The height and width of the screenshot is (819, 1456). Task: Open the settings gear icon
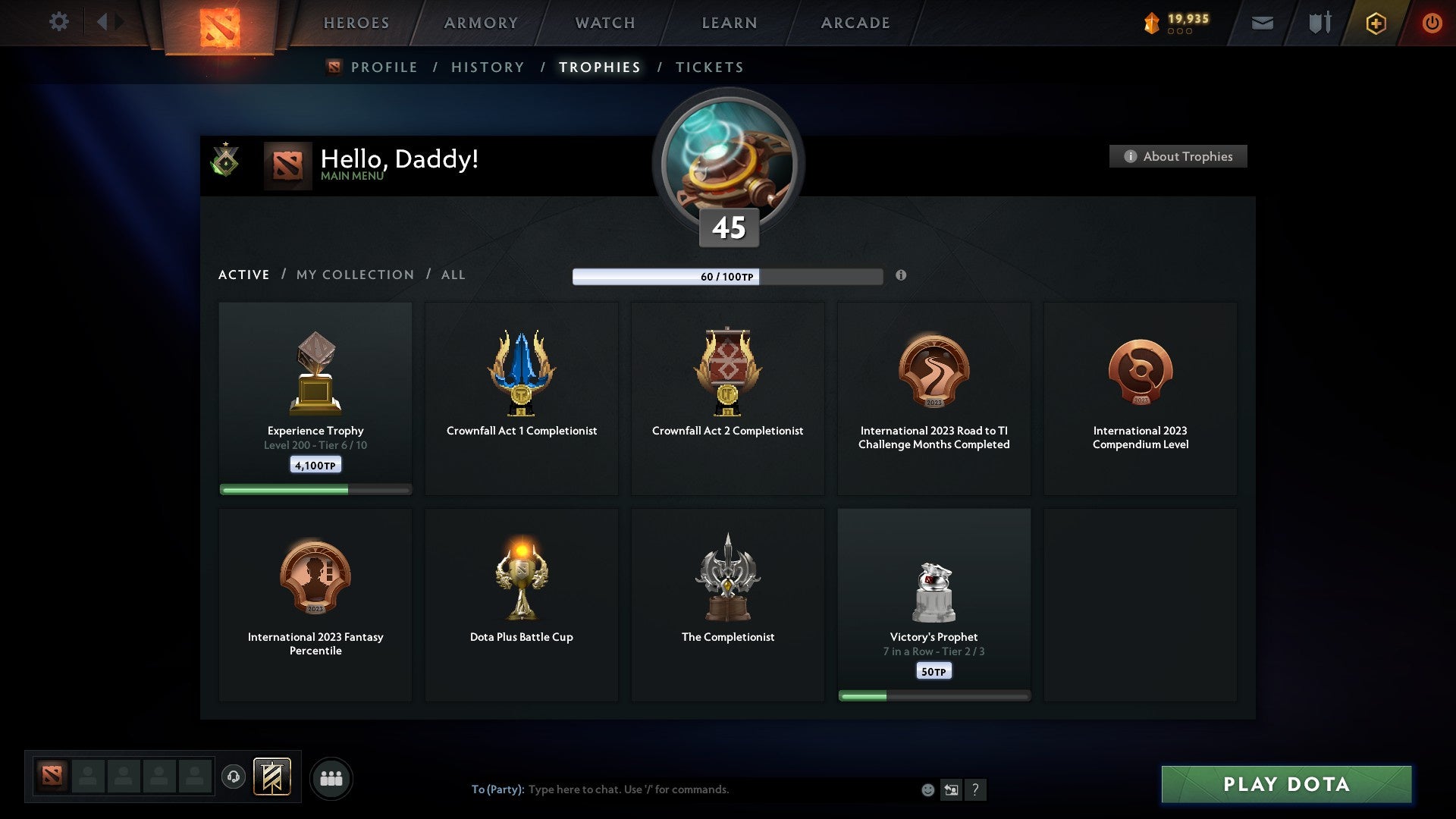59,21
